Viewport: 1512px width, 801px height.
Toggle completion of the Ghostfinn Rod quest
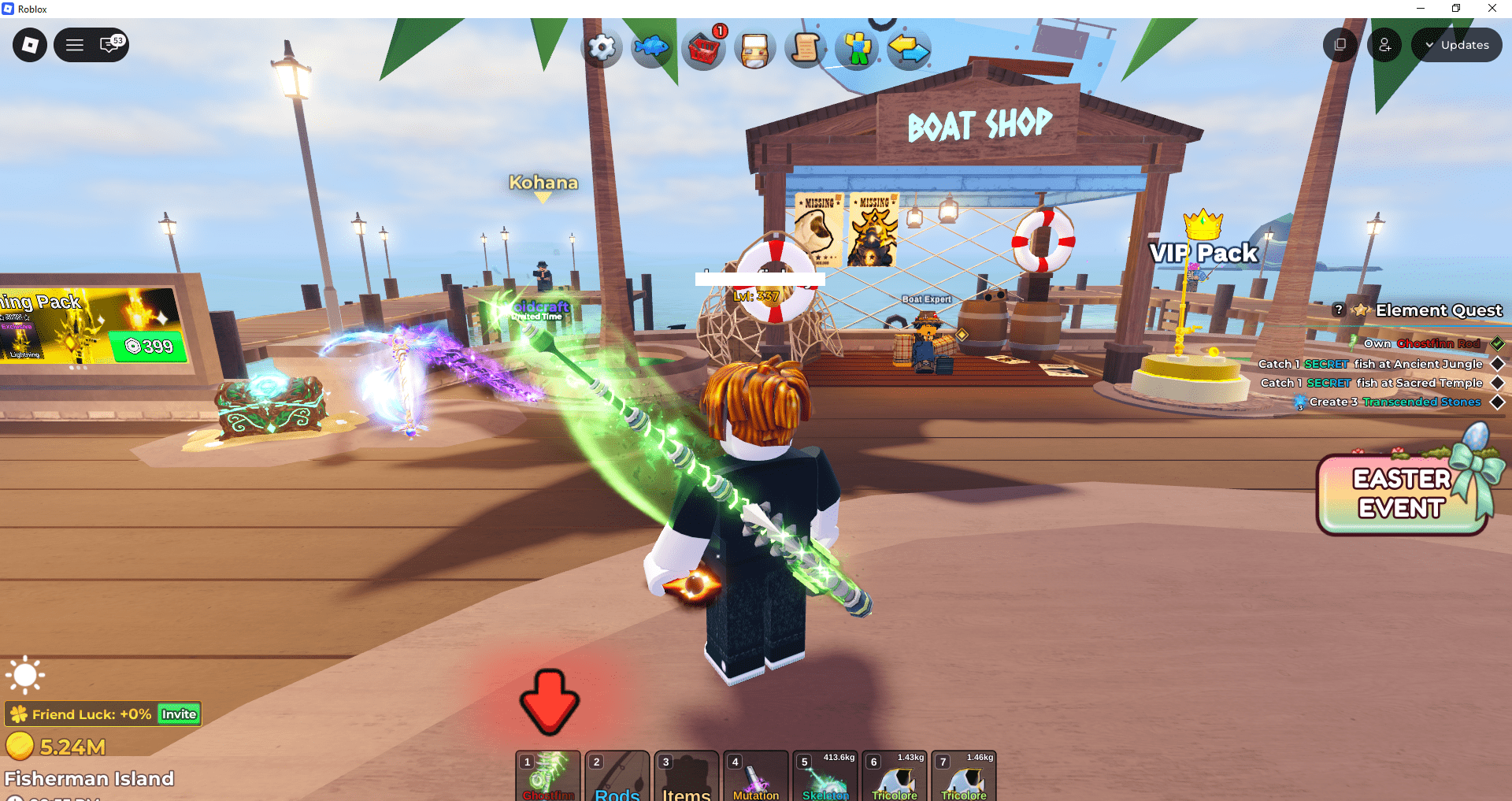(x=1496, y=343)
